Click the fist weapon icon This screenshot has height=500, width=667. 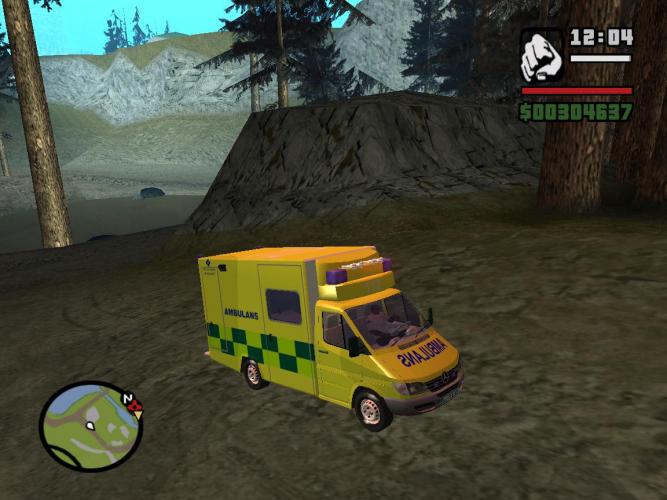coord(542,55)
